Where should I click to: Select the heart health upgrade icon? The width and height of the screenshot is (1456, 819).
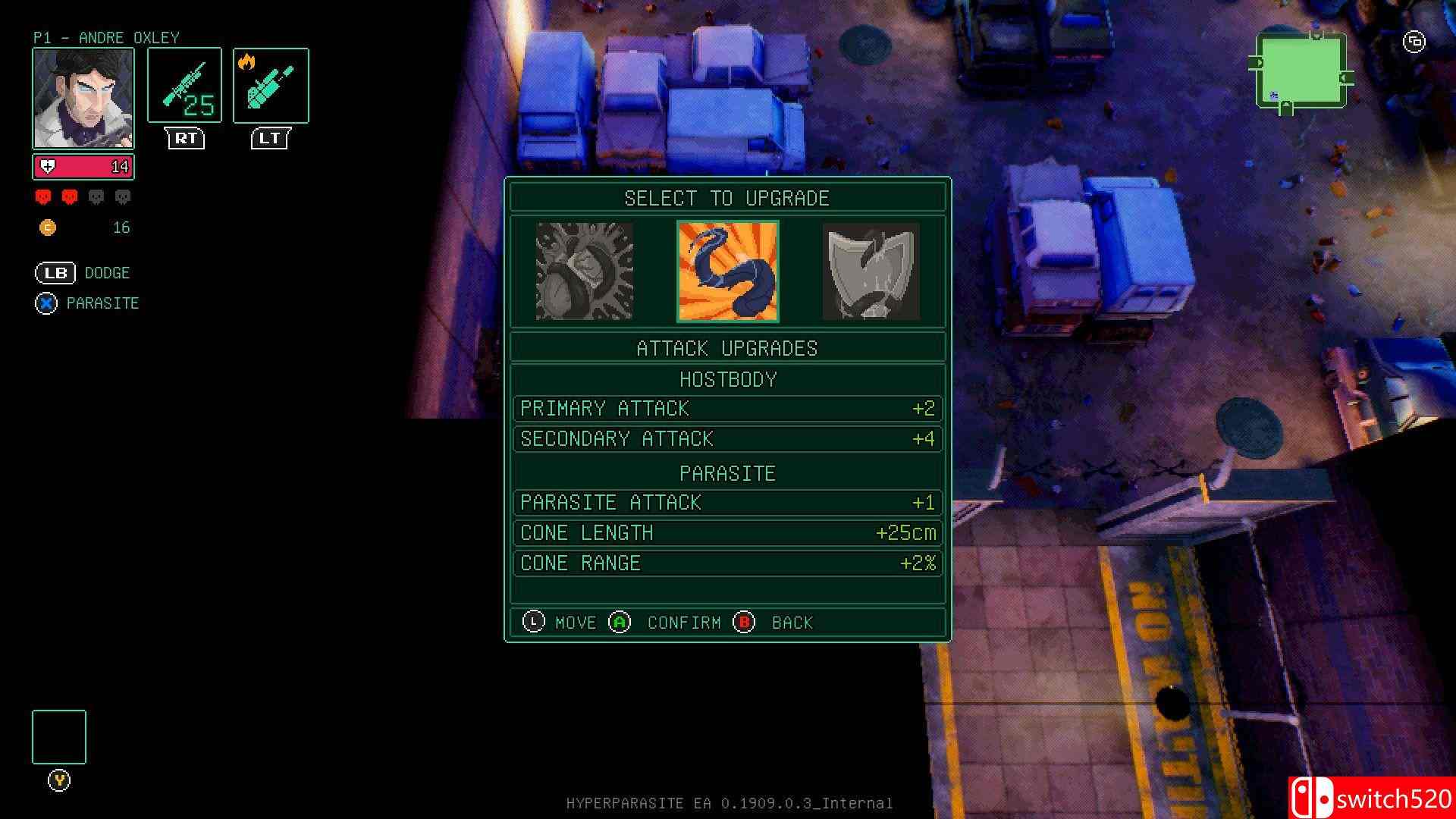584,271
